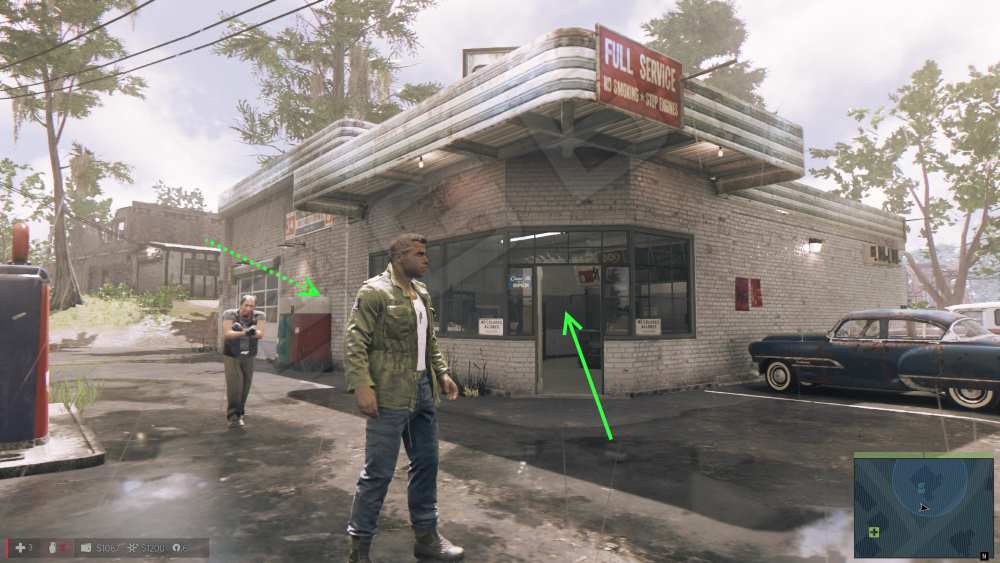Select the green cross marker on minimap
Viewport: 1000px width, 563px height.
pos(874,532)
